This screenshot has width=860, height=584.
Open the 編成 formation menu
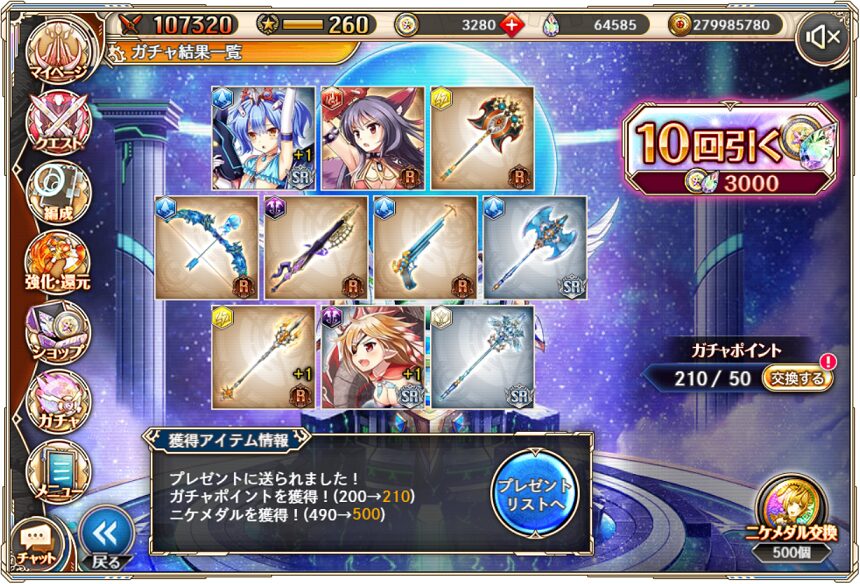[57, 190]
